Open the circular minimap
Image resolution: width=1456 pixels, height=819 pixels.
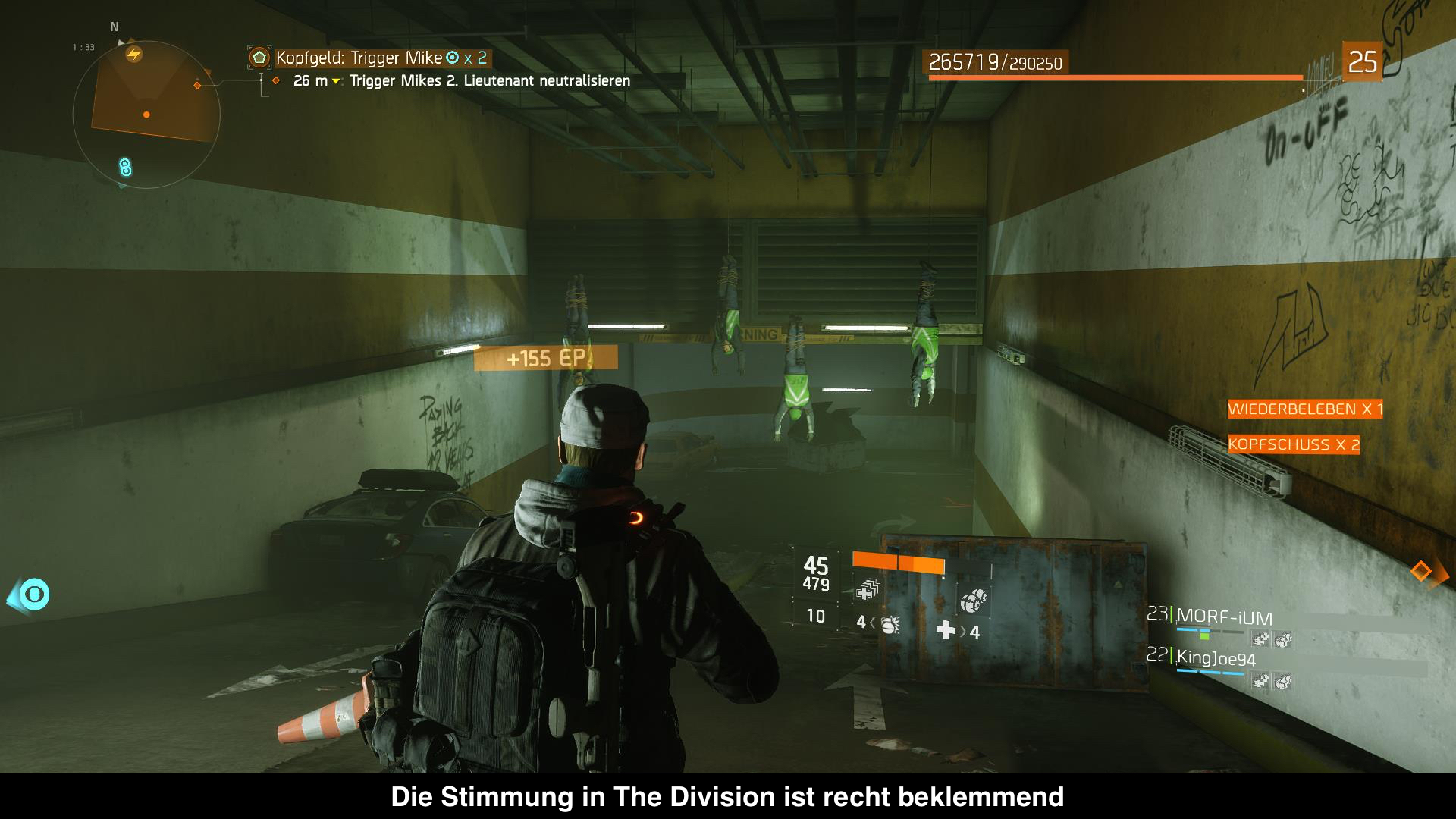tap(146, 115)
